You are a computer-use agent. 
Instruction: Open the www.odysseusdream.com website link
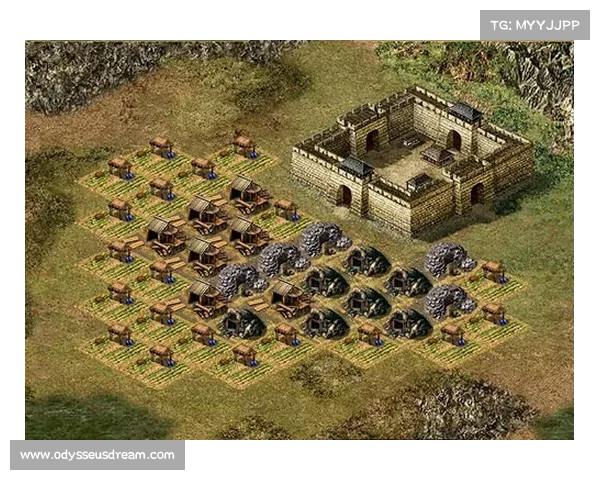pyautogui.click(x=98, y=455)
